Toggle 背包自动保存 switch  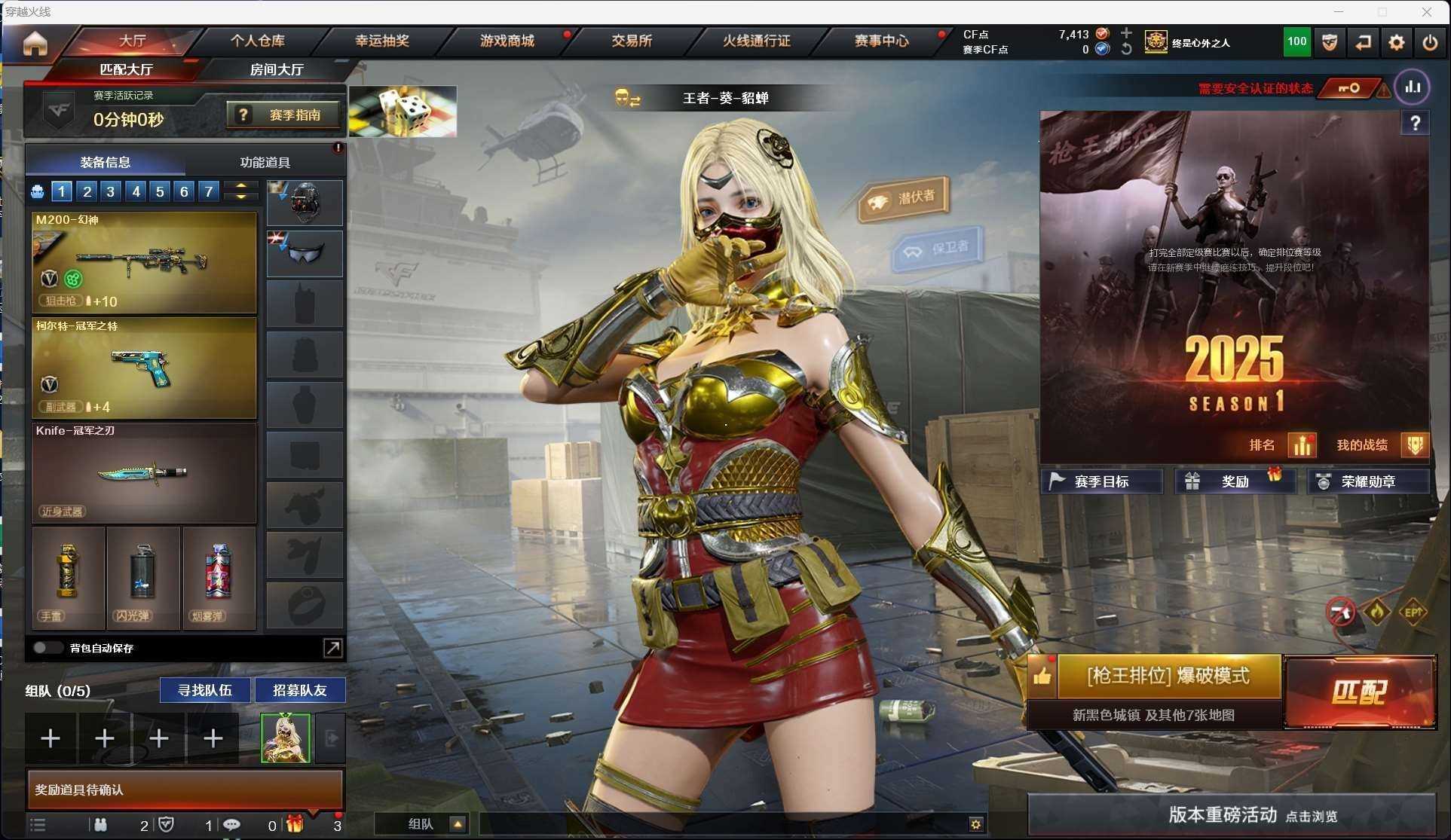(x=47, y=648)
